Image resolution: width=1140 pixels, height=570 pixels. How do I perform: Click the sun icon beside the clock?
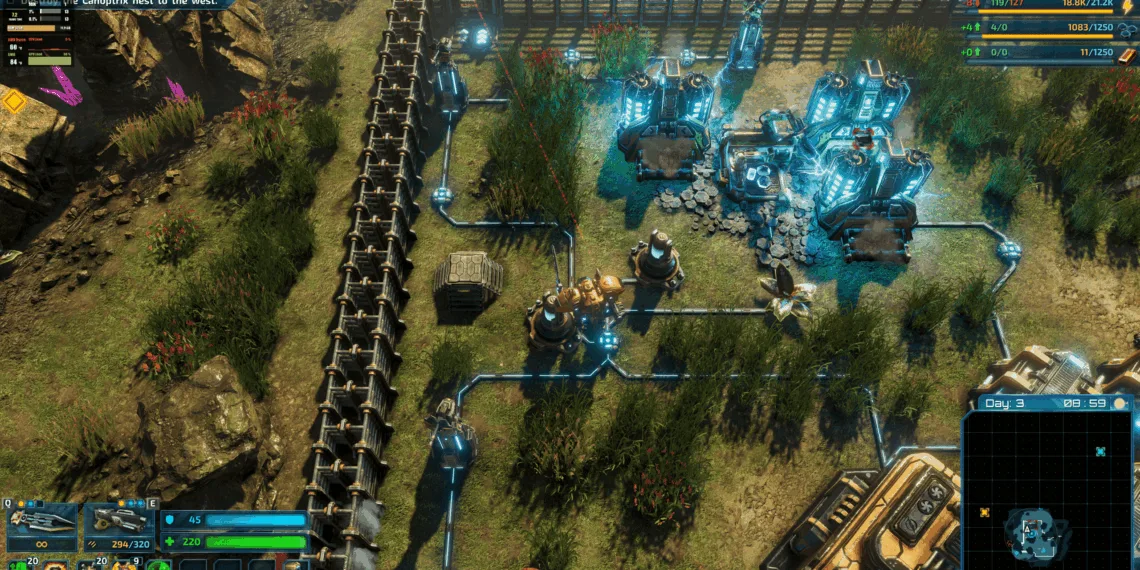1120,403
